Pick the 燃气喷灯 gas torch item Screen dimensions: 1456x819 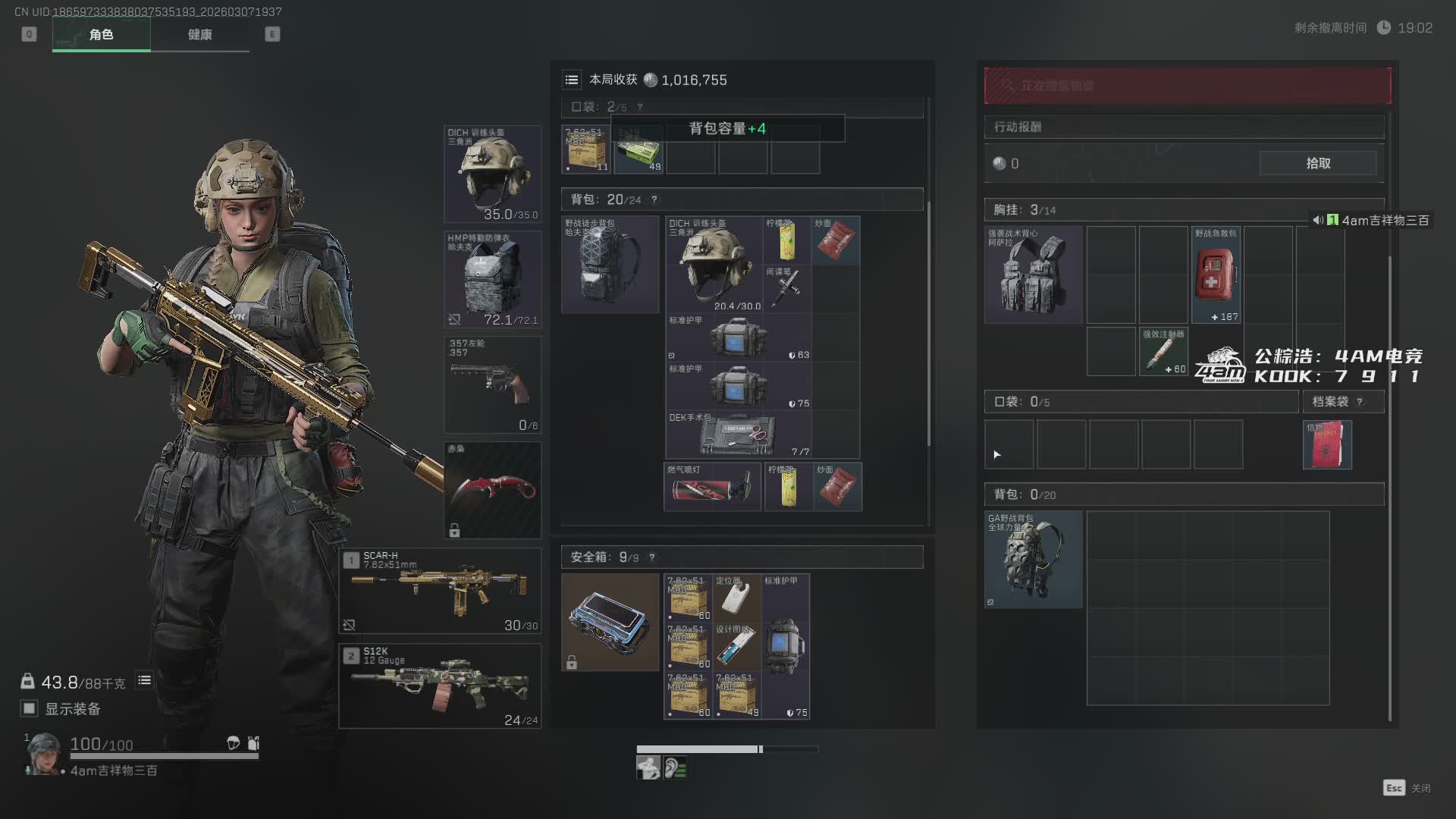(x=712, y=487)
